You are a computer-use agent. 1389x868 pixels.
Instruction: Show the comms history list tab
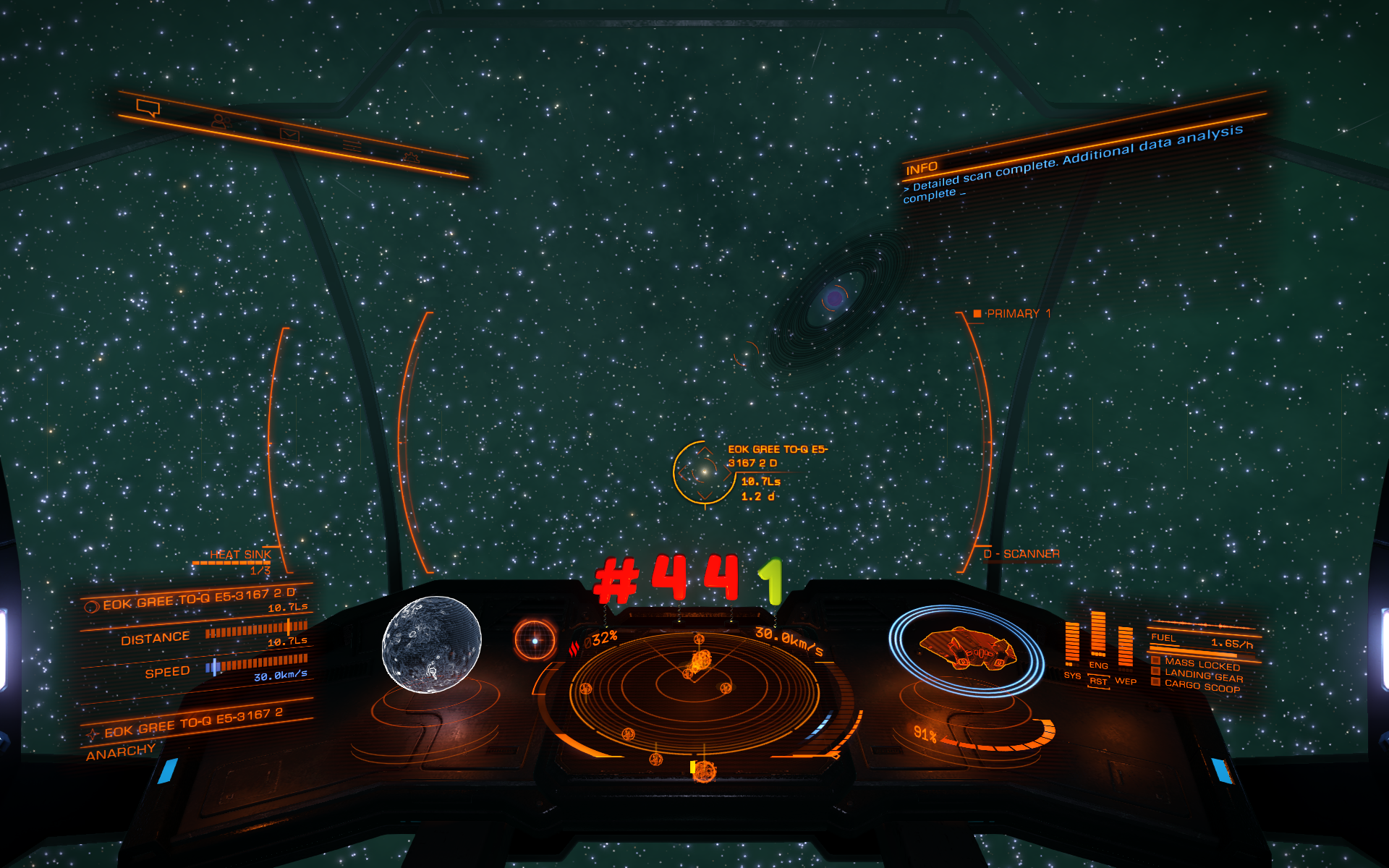(352, 145)
